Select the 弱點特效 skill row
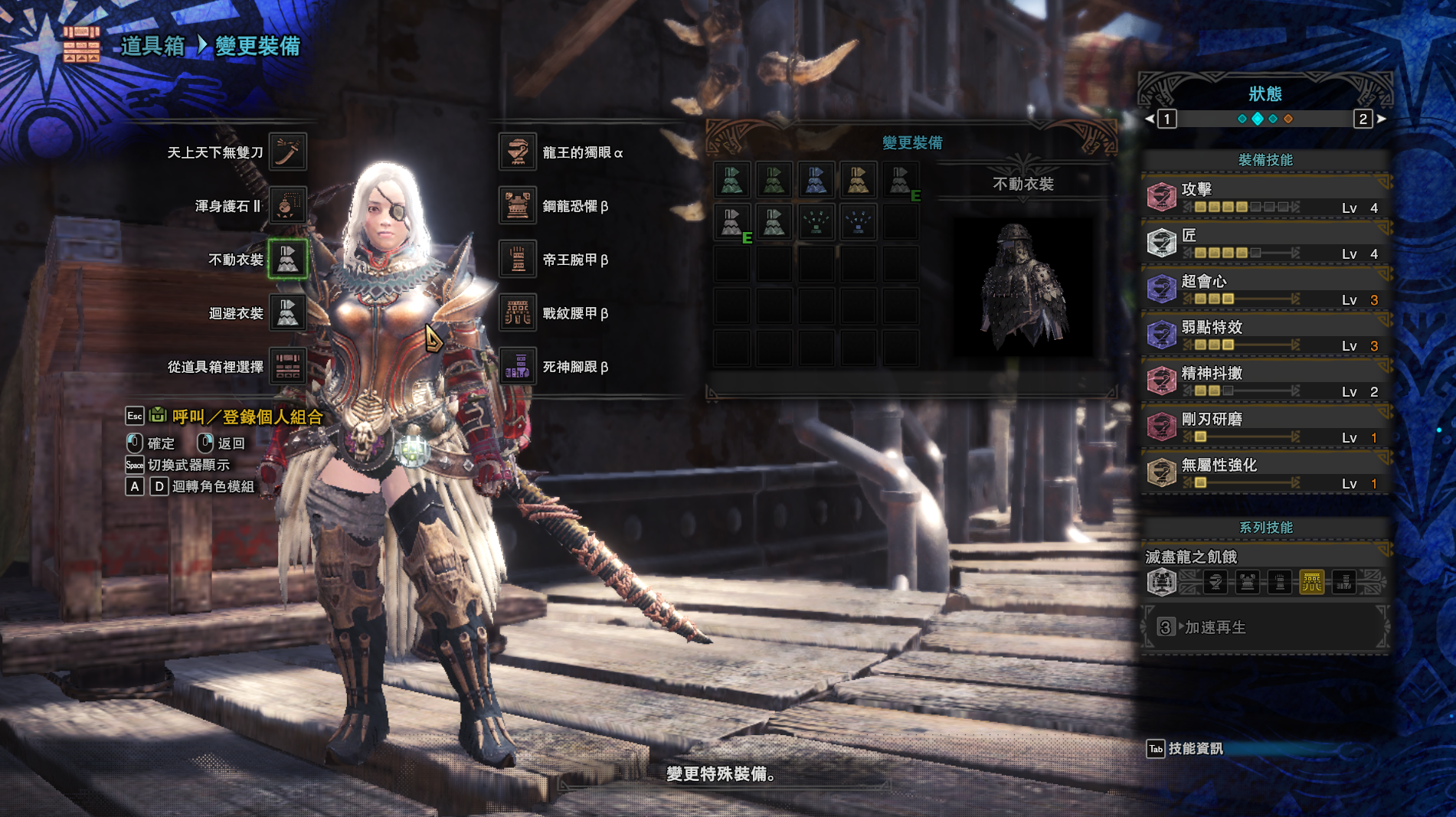Screen dimensions: 1456x817 coord(1265,335)
